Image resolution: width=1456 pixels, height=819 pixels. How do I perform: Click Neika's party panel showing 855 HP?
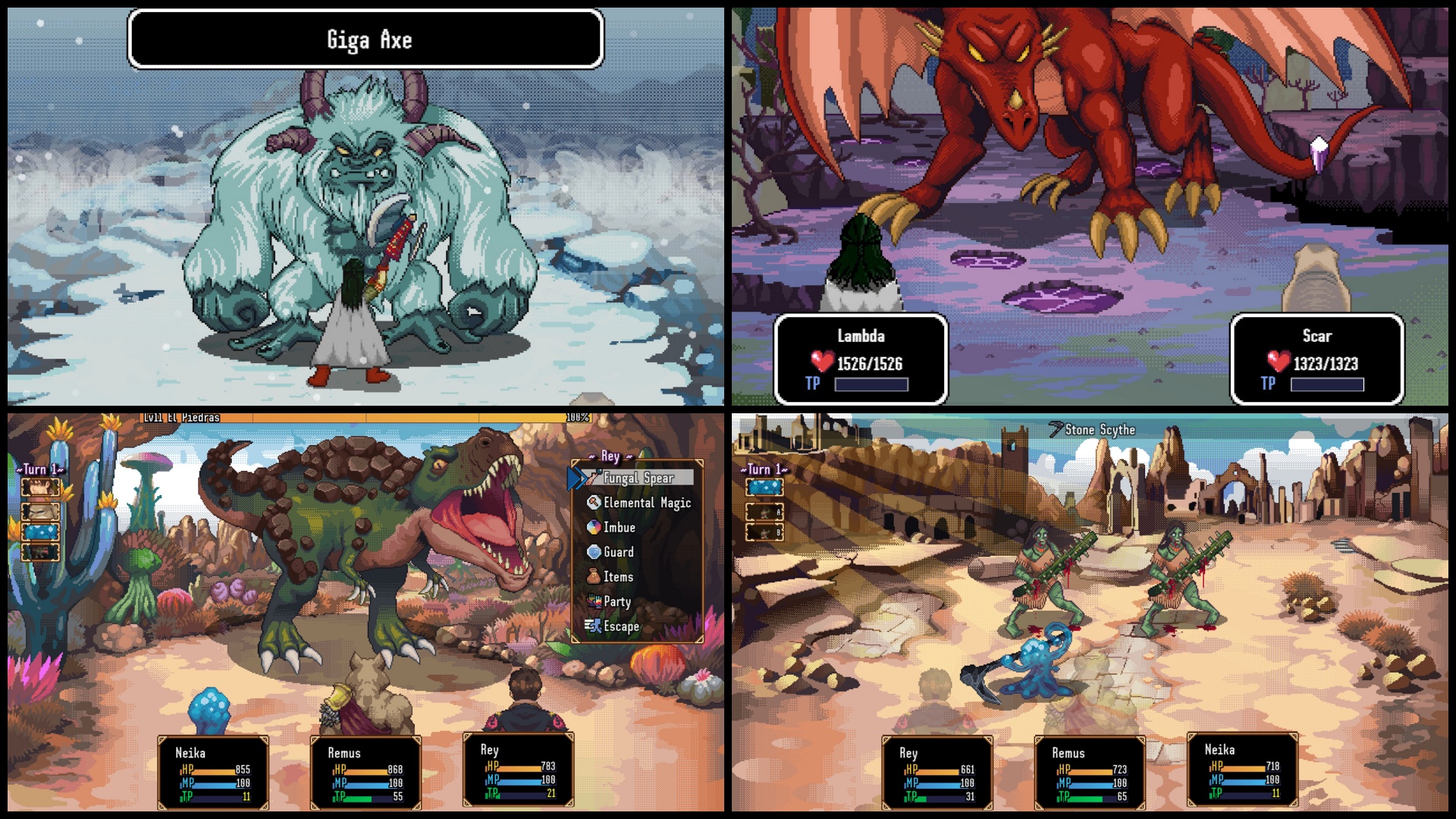click(x=213, y=773)
